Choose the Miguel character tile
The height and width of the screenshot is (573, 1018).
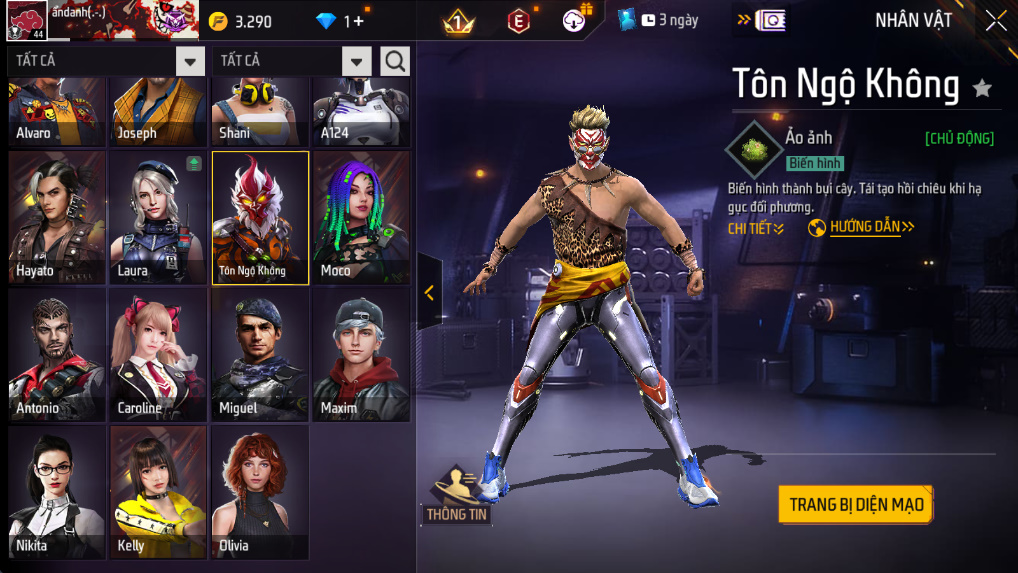[260, 355]
